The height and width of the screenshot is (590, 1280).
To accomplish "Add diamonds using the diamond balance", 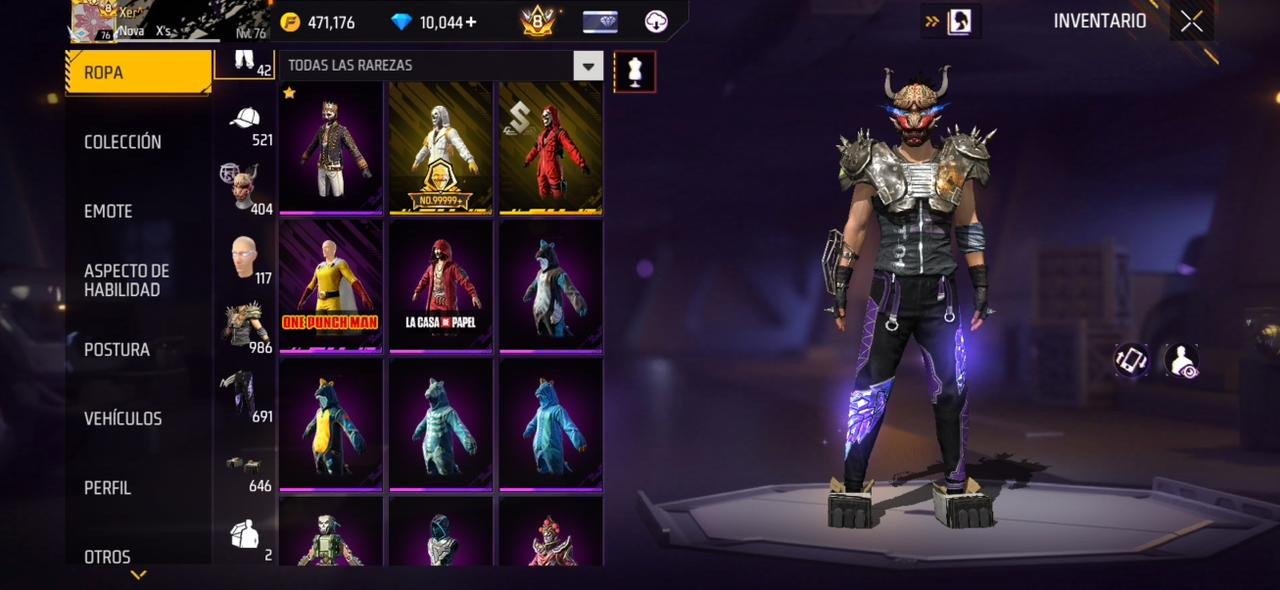I will pyautogui.click(x=447, y=22).
